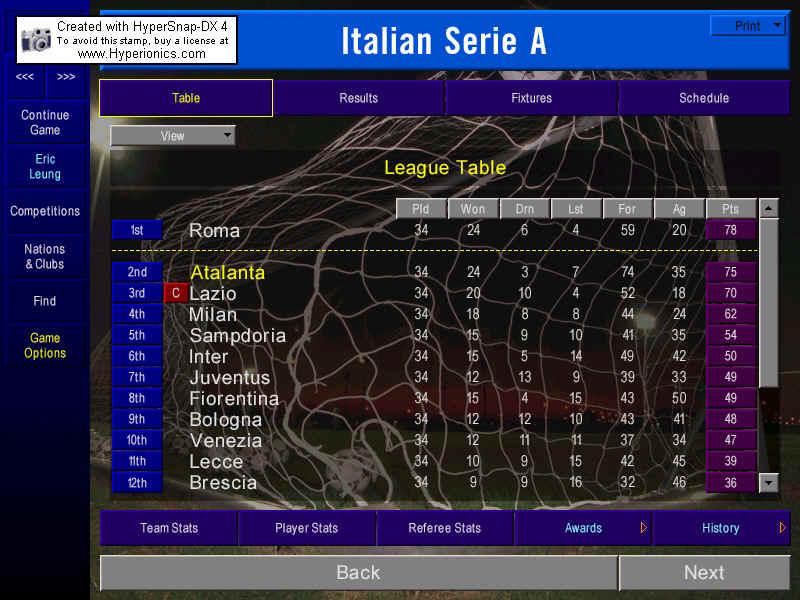Image resolution: width=800 pixels, height=600 pixels.
Task: Click Continue Game in sidebar
Action: point(45,122)
